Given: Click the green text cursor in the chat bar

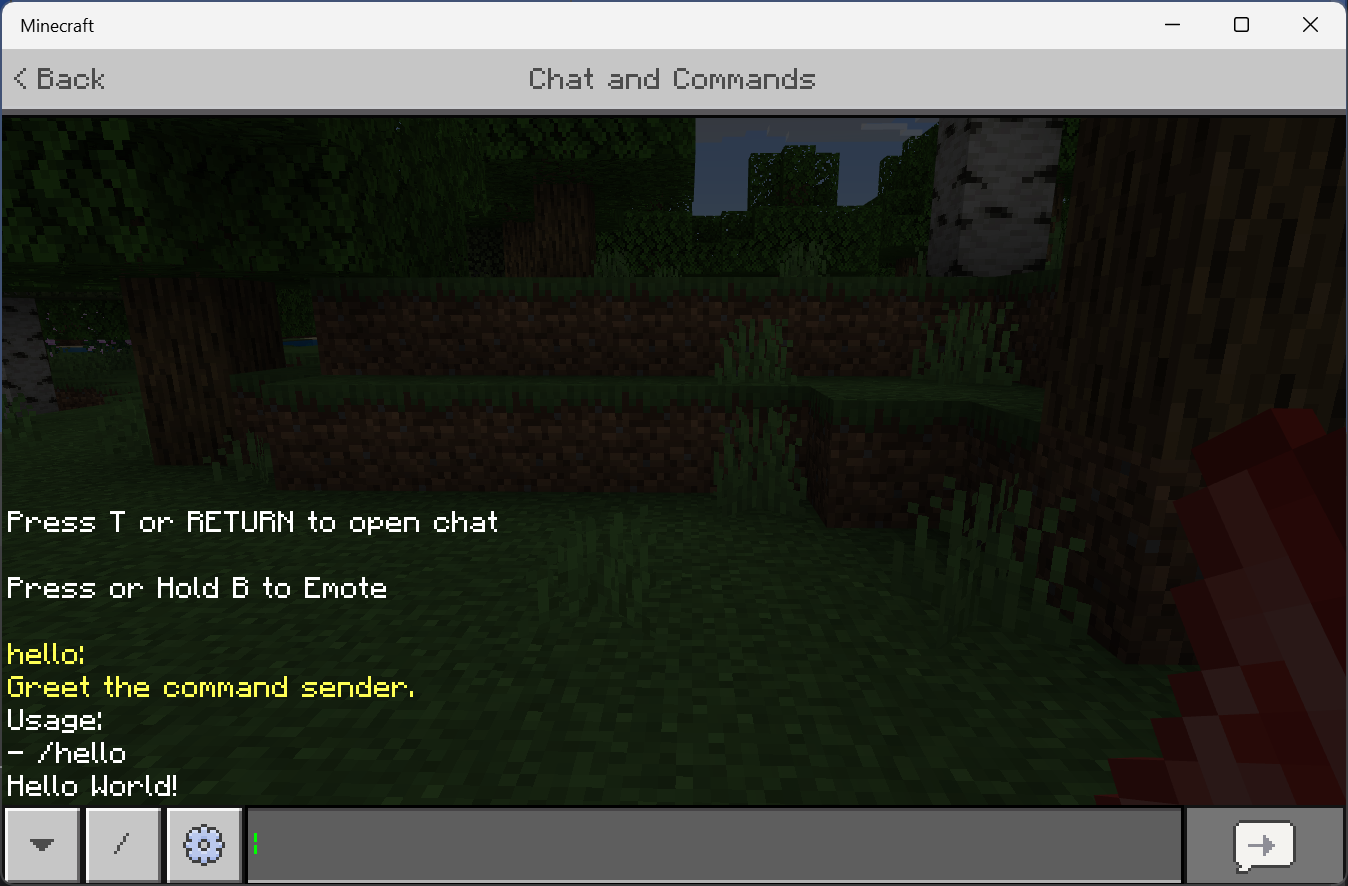Looking at the screenshot, I should point(256,845).
